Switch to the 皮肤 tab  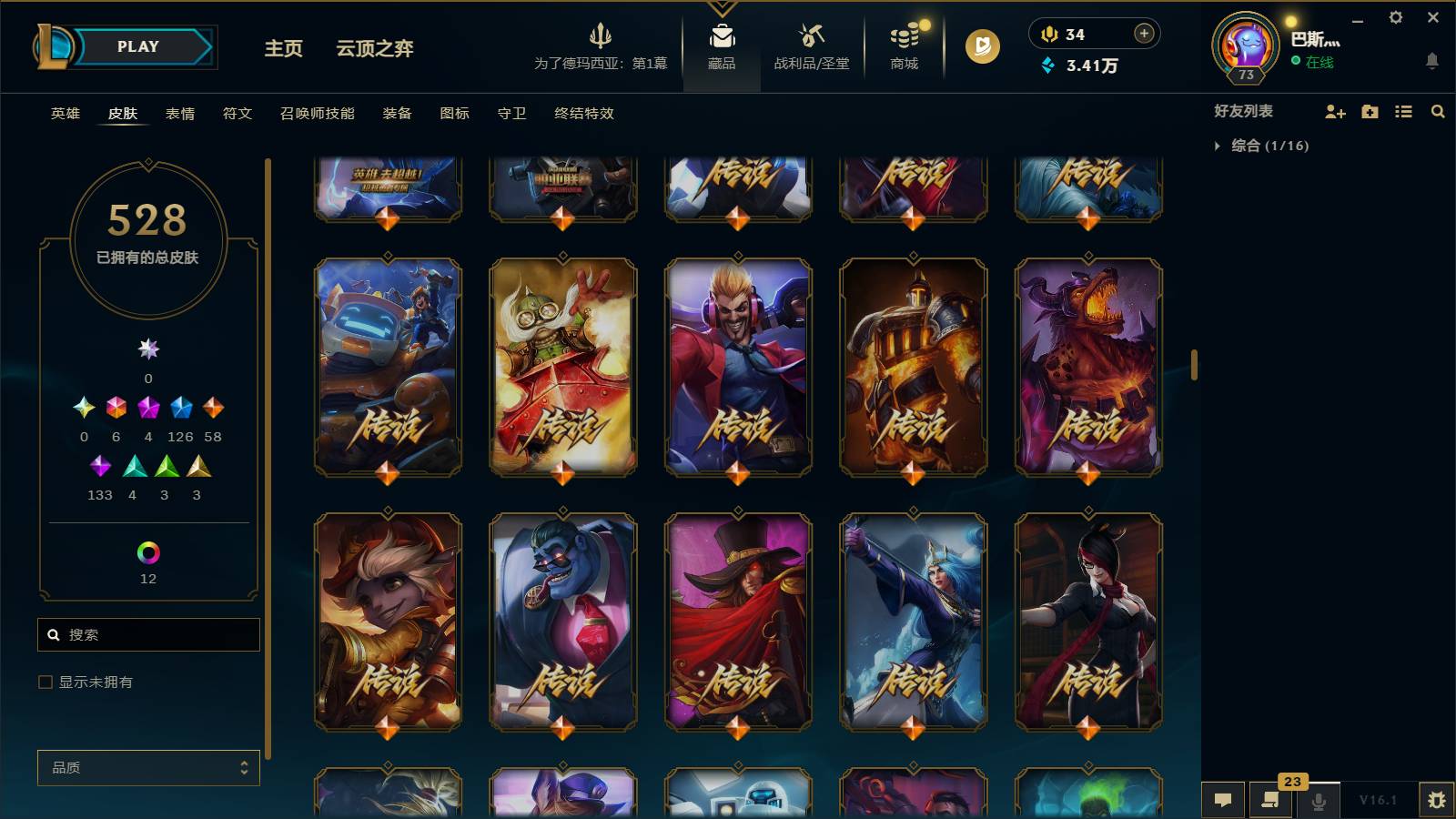click(x=124, y=114)
